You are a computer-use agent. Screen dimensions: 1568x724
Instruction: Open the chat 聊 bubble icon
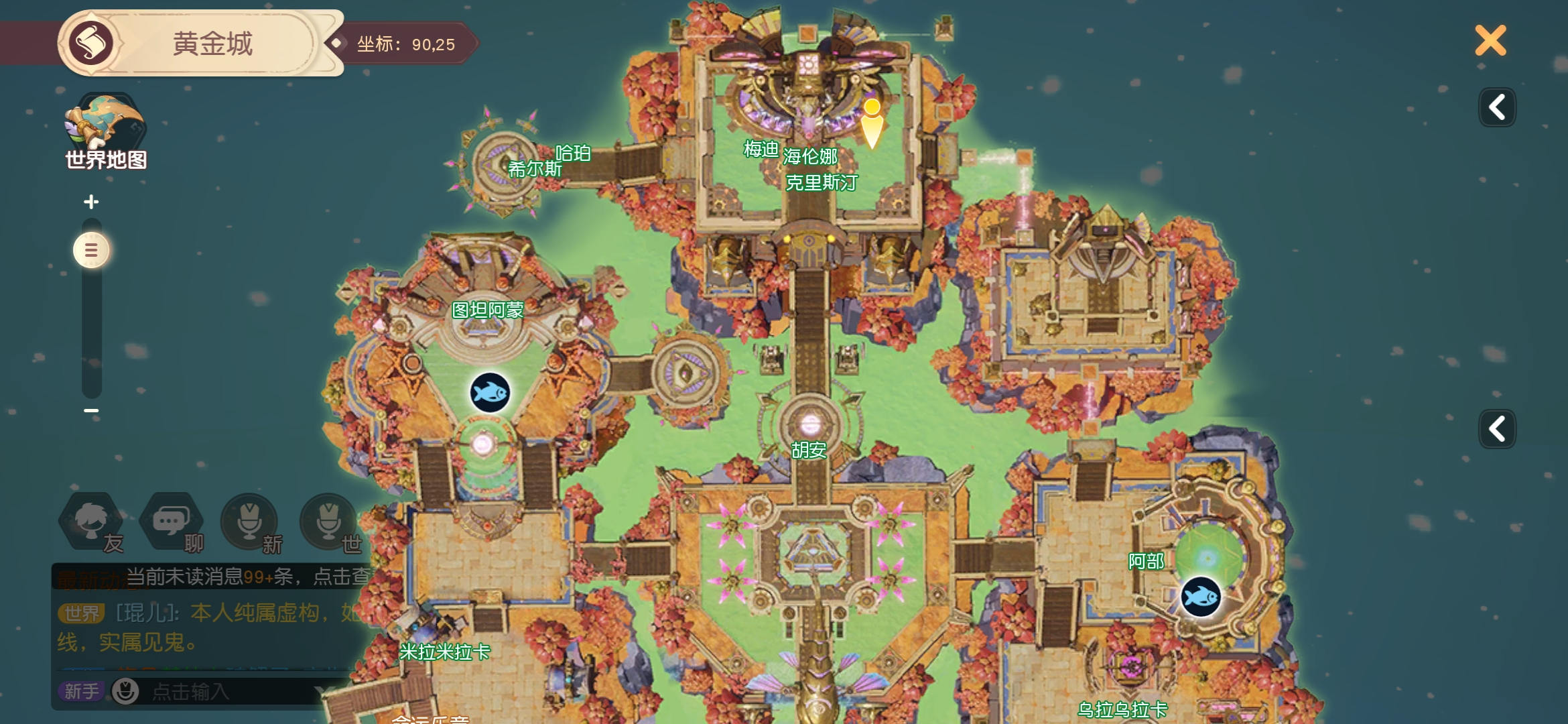click(172, 522)
